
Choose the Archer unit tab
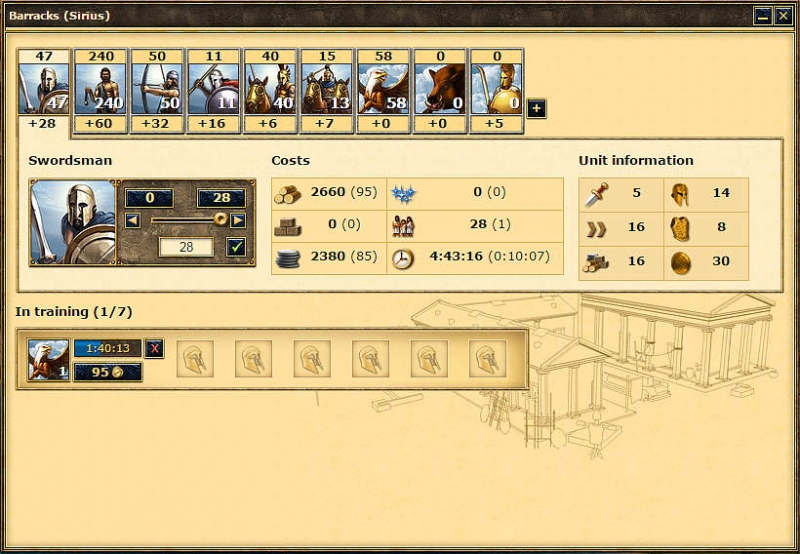[x=157, y=89]
